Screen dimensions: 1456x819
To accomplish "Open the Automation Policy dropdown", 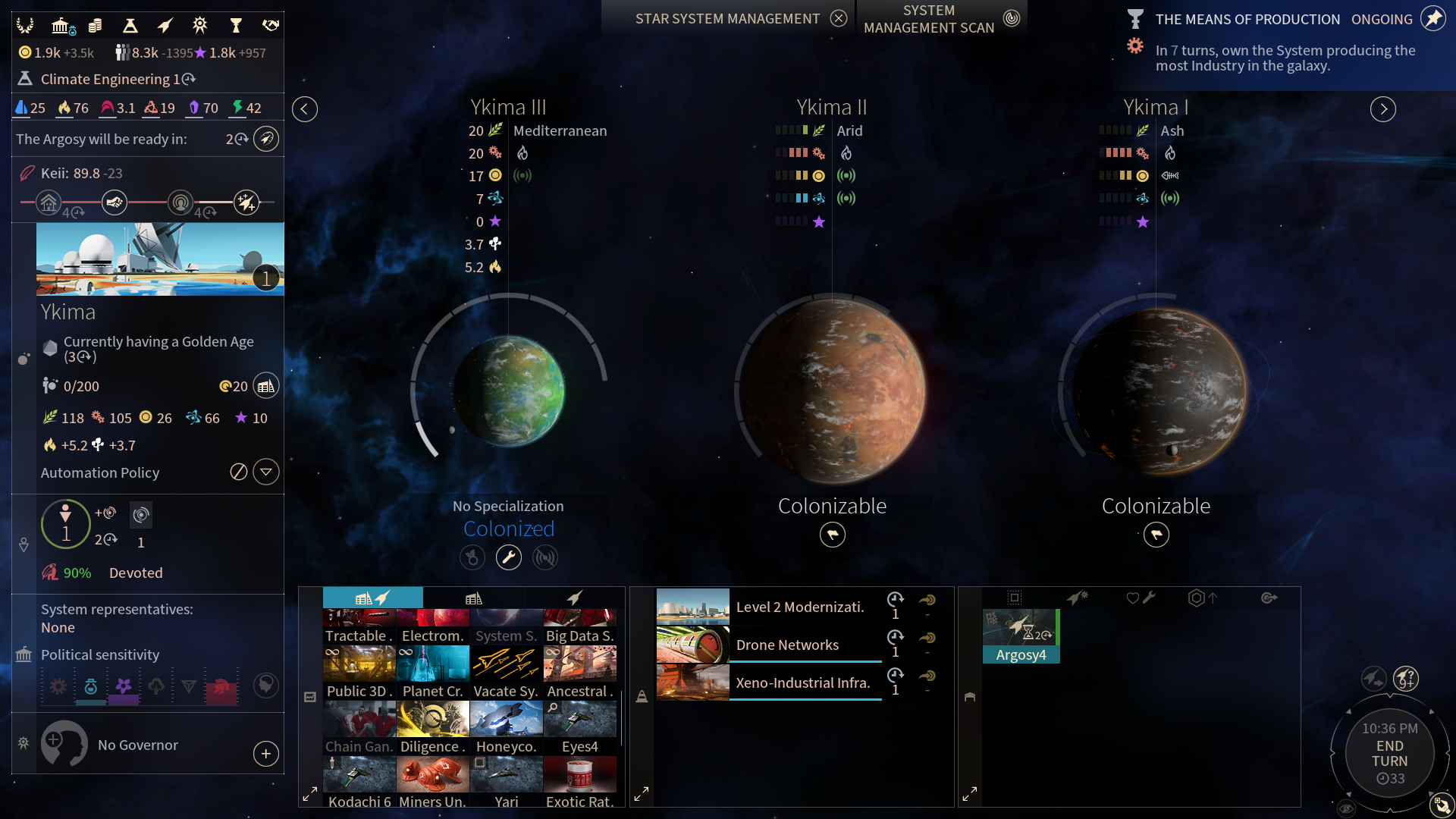I will [265, 472].
